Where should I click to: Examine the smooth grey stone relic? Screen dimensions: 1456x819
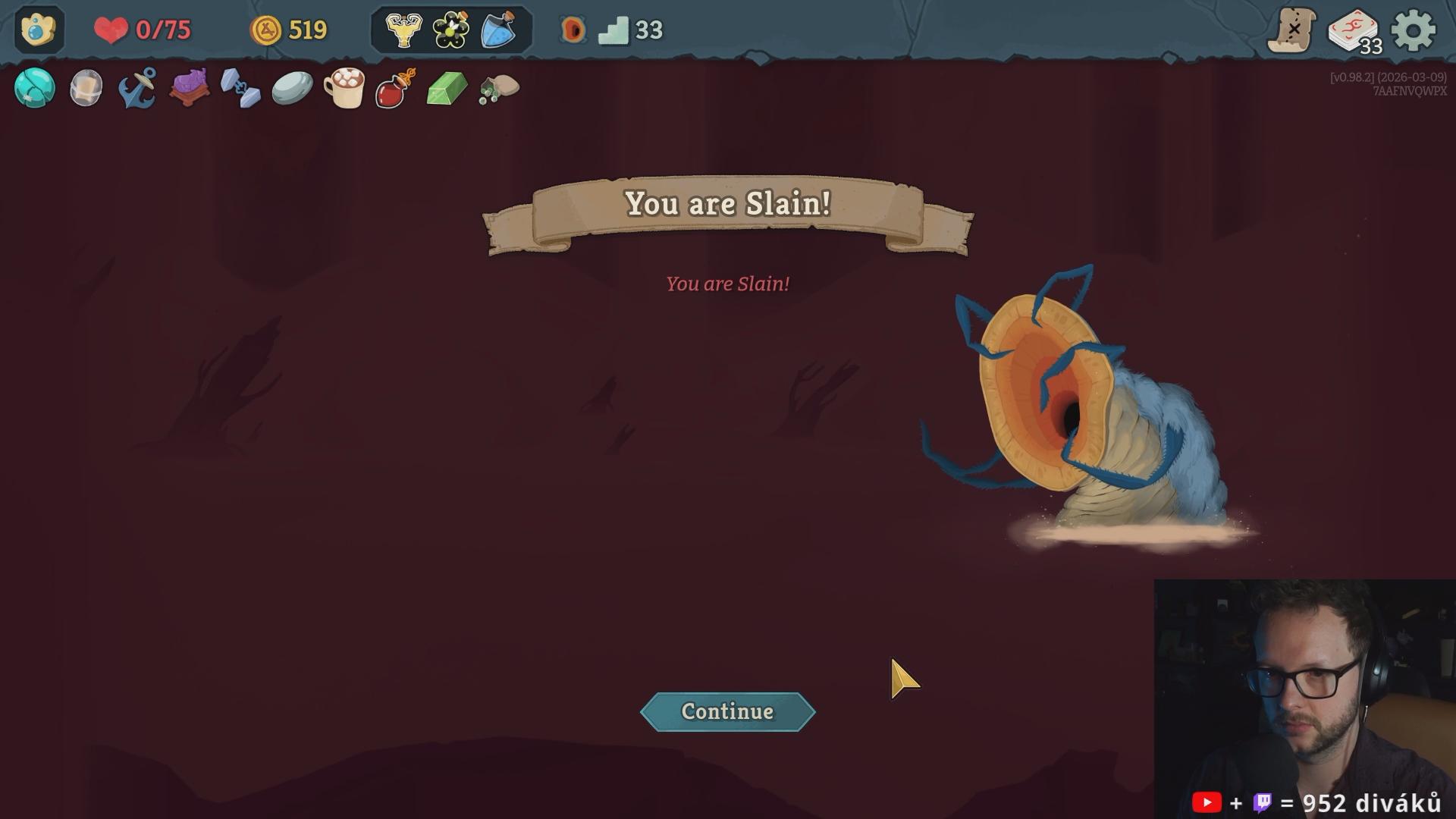tap(292, 88)
